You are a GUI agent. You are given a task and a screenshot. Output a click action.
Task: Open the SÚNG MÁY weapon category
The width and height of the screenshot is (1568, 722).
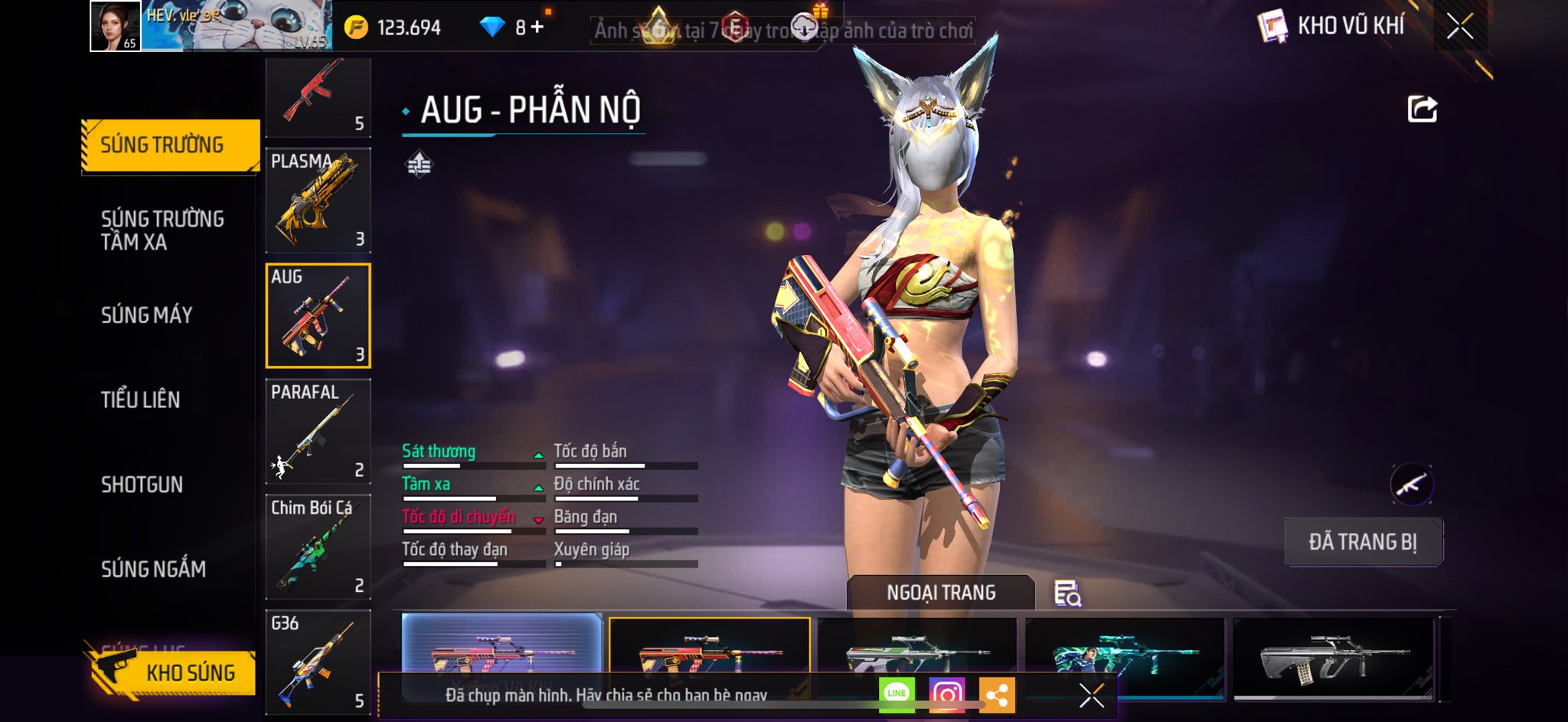146,315
